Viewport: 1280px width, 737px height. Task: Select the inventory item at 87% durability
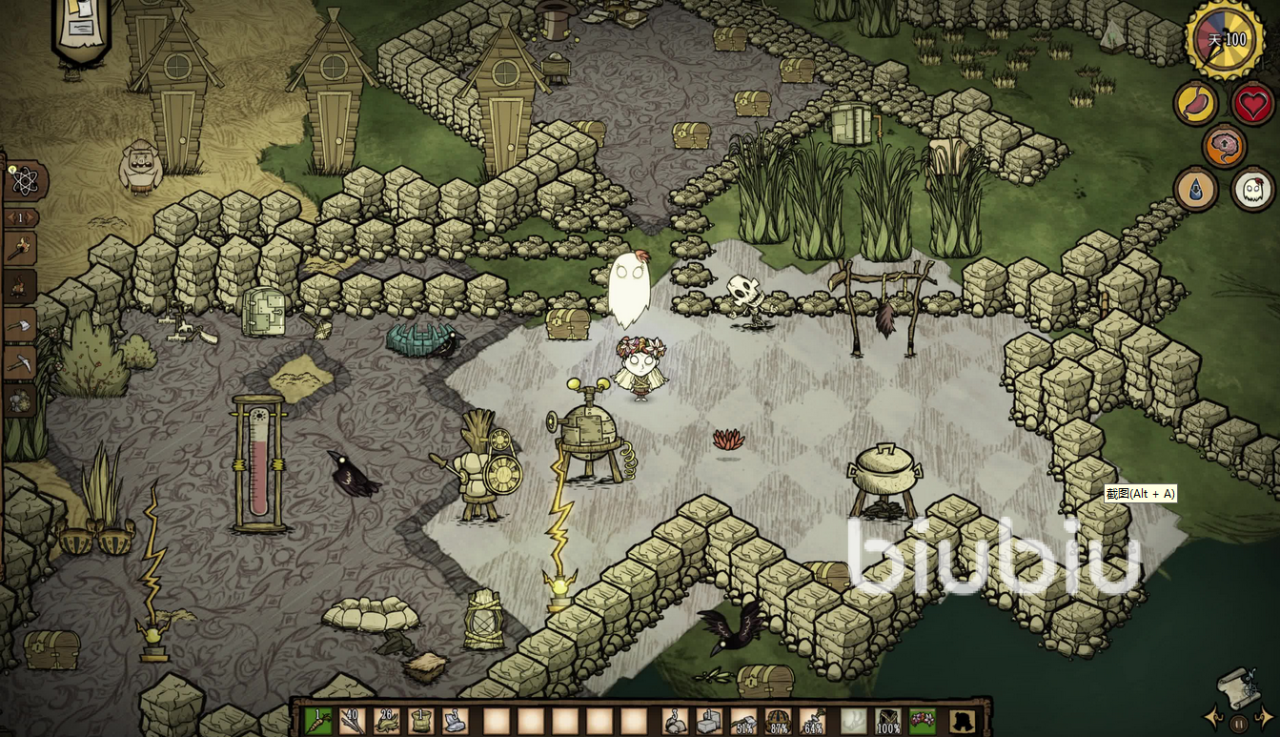(778, 720)
